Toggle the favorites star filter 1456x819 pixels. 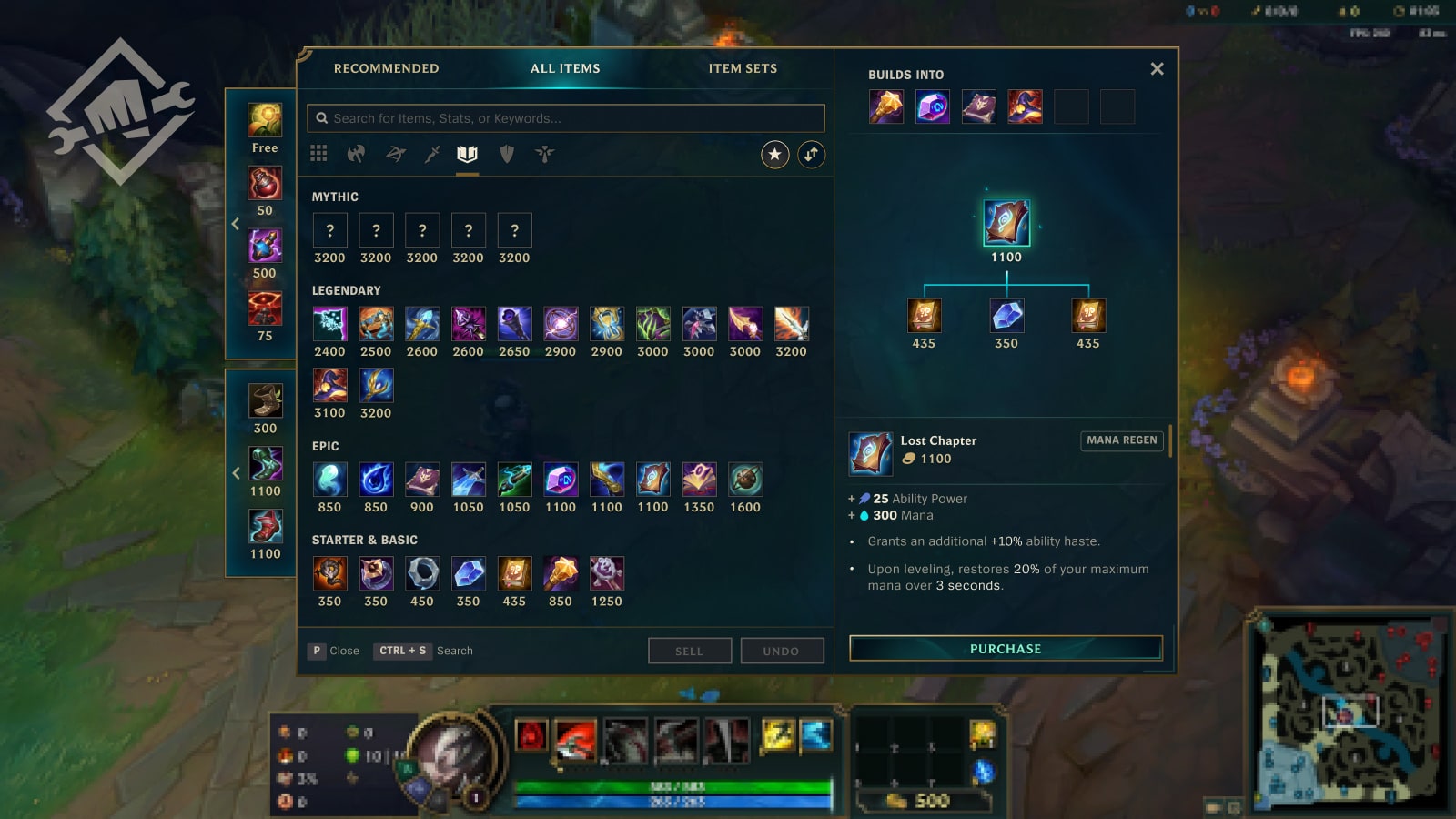click(773, 155)
